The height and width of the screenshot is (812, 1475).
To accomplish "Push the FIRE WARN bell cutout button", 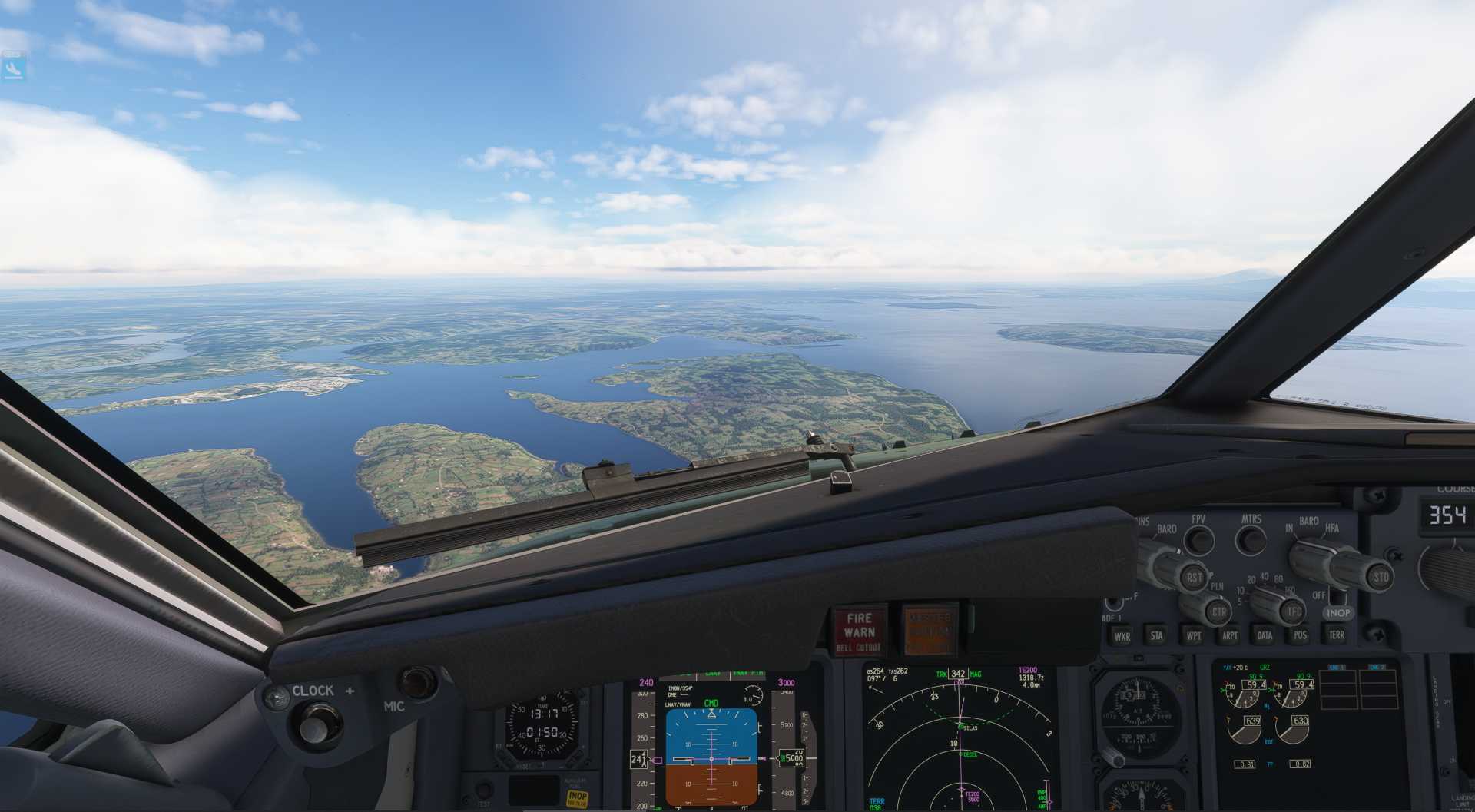I will point(859,631).
